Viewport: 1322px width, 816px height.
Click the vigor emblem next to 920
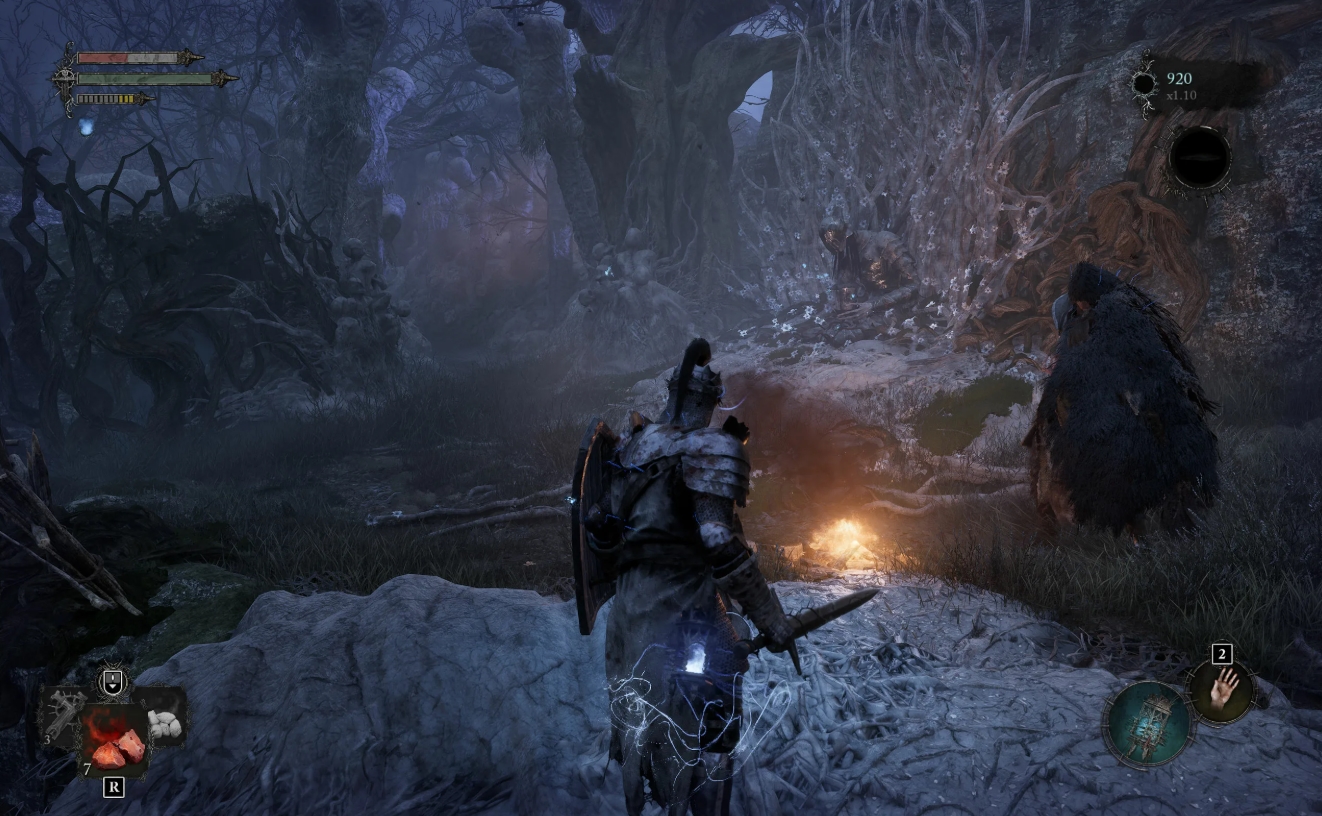(x=1144, y=83)
